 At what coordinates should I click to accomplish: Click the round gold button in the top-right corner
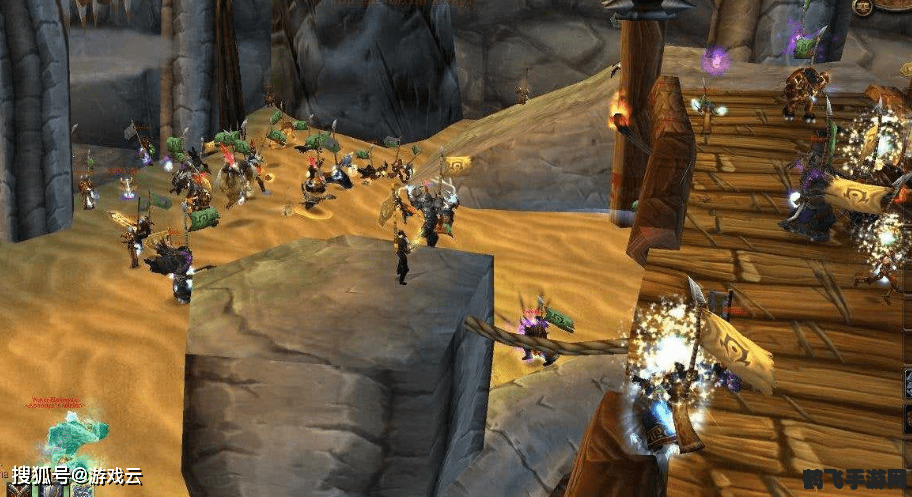[863, 7]
